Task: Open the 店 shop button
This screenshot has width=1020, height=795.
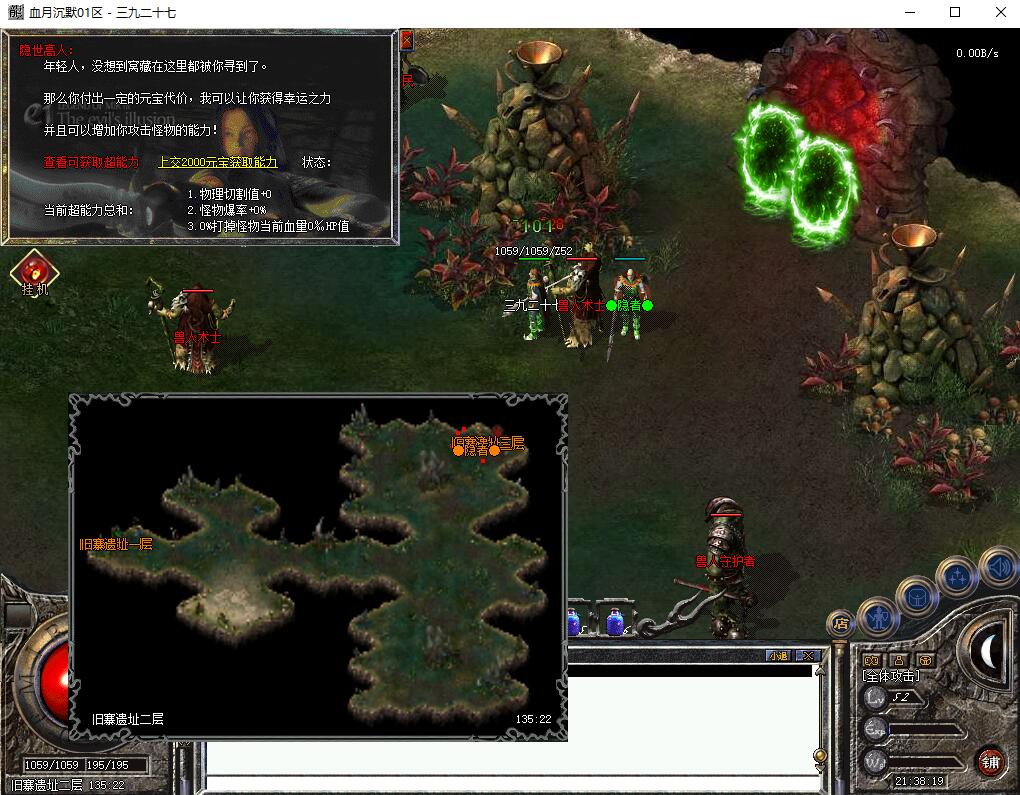Action: pos(840,623)
